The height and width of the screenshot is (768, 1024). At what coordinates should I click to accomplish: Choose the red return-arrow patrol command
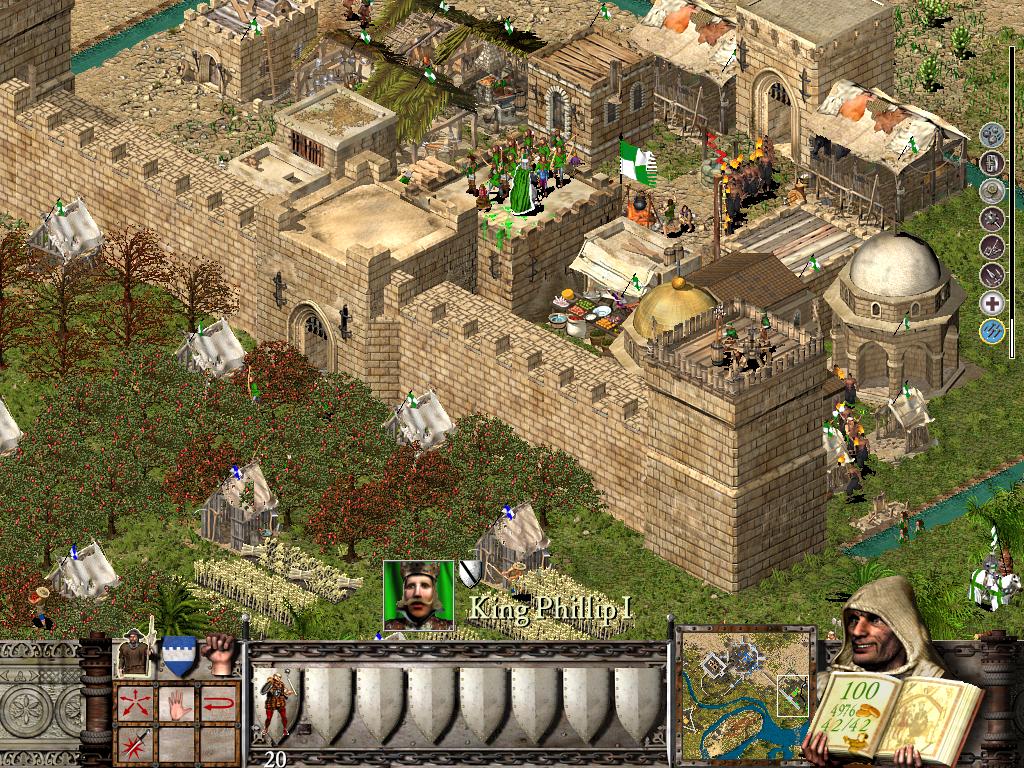[220, 701]
